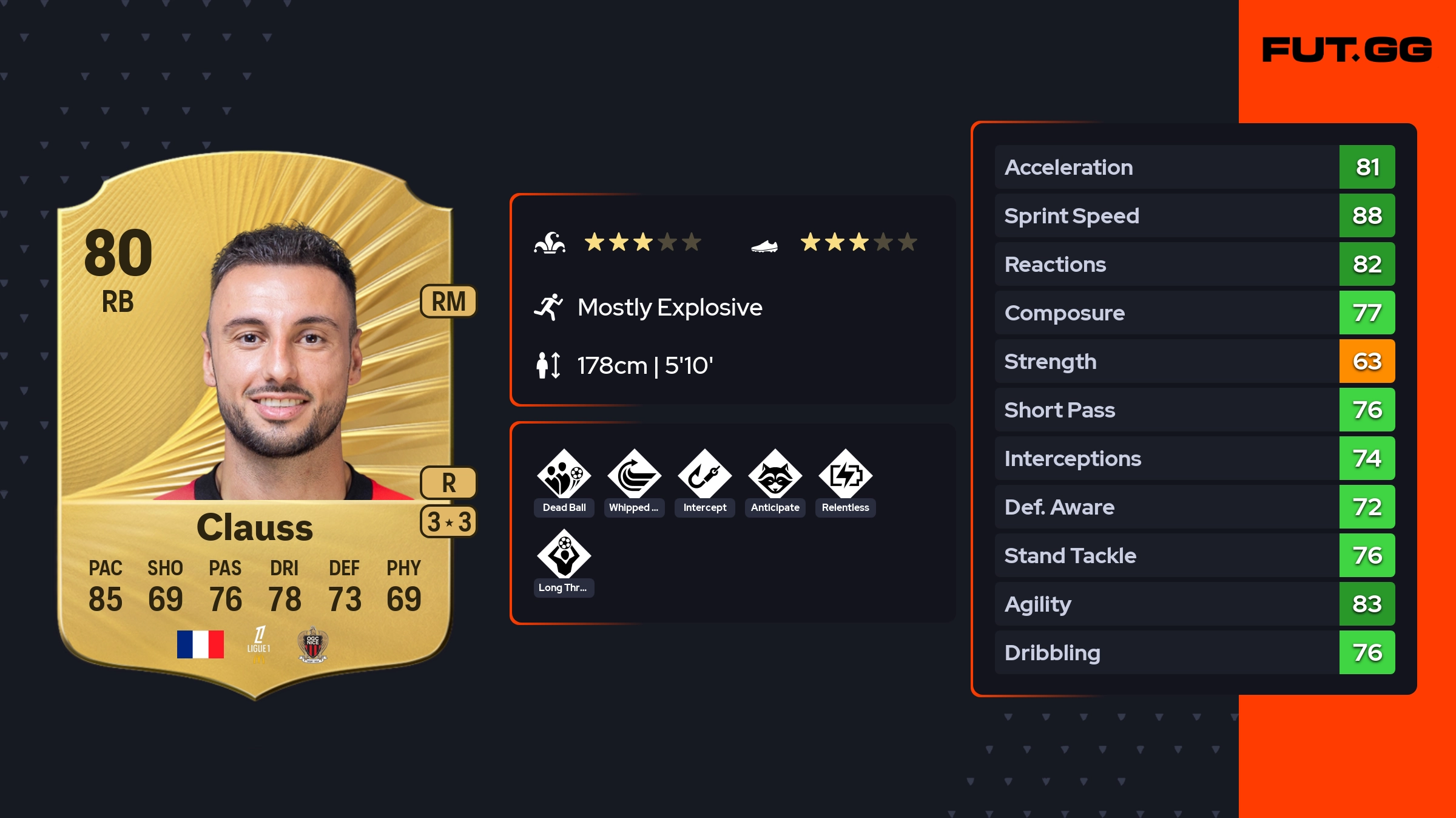Viewport: 1456px width, 818px height.
Task: Click the RM alternate position badge
Action: pyautogui.click(x=448, y=302)
